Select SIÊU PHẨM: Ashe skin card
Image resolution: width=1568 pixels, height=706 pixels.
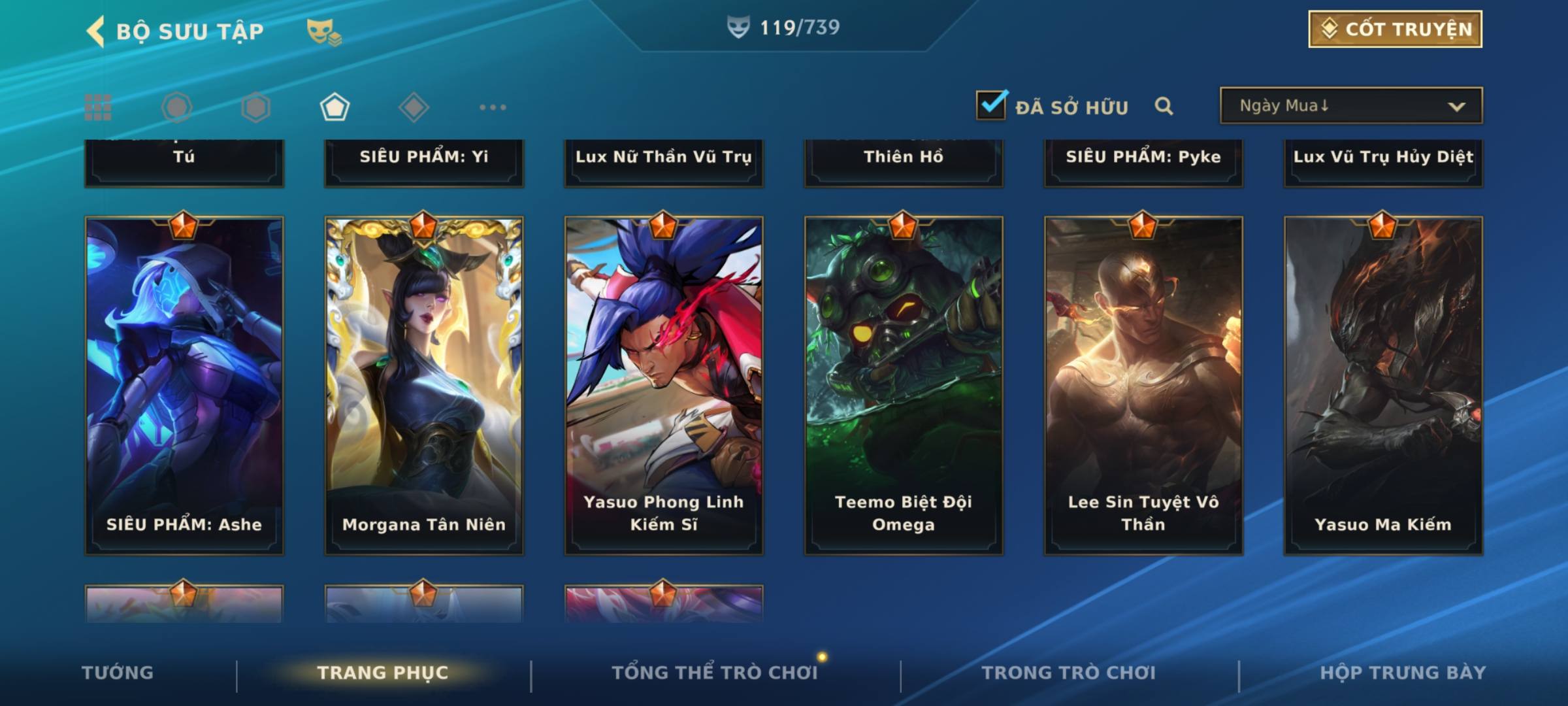click(184, 386)
